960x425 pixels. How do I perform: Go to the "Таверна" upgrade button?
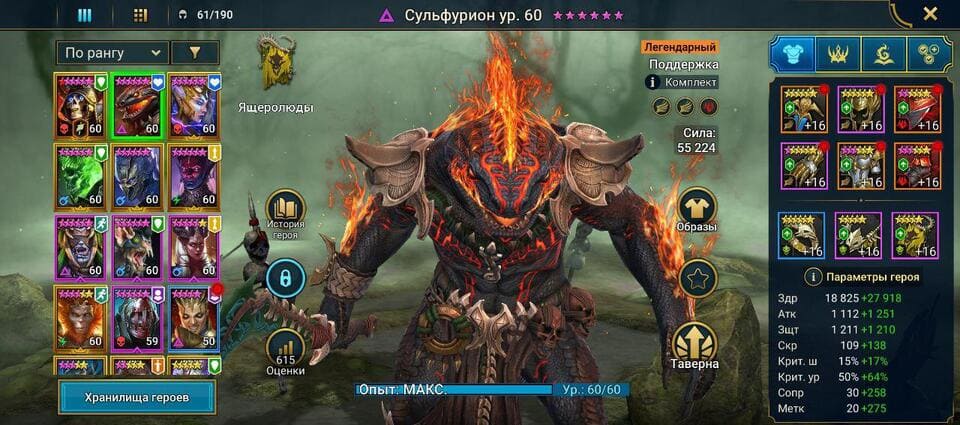click(697, 344)
